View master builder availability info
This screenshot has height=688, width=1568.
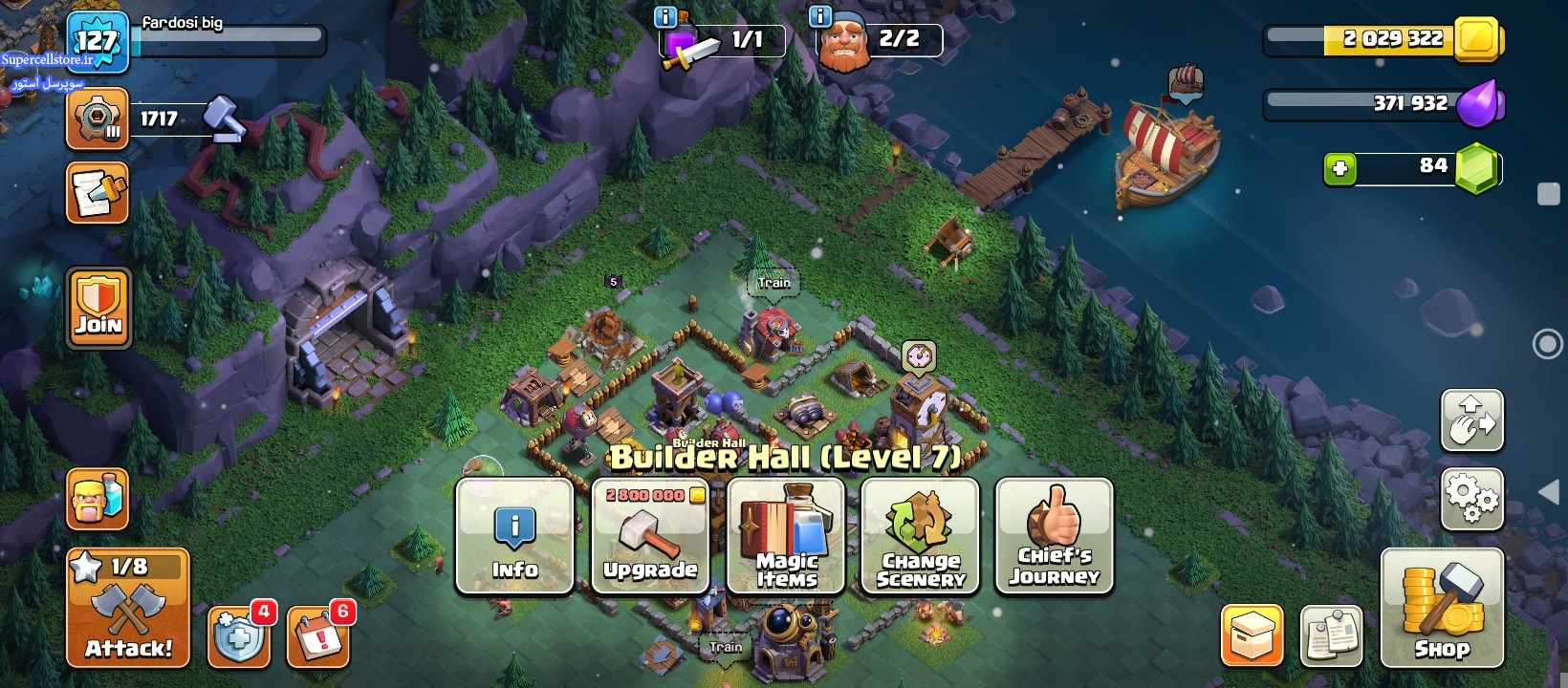click(x=820, y=16)
